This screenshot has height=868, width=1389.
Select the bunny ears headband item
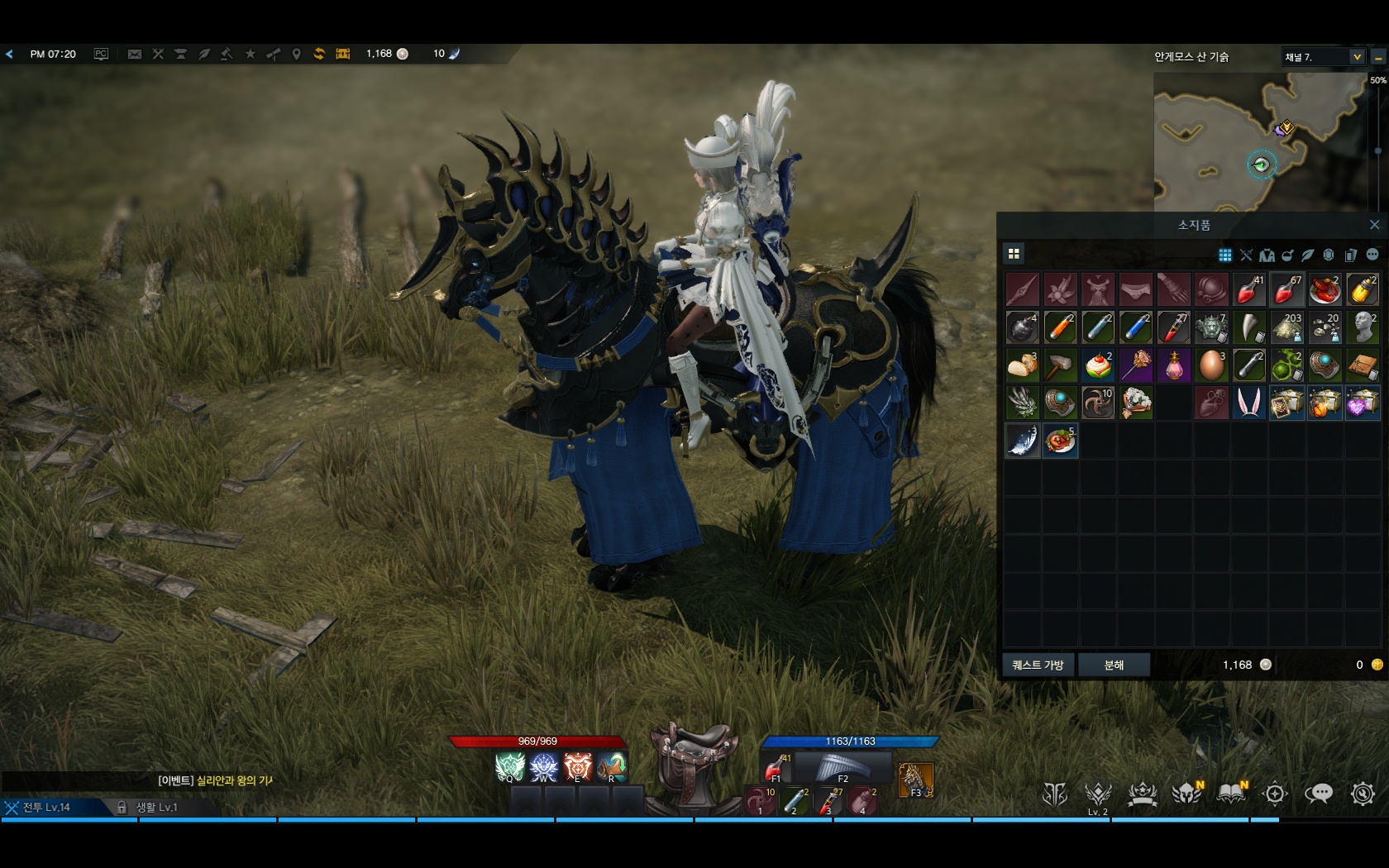[1248, 403]
